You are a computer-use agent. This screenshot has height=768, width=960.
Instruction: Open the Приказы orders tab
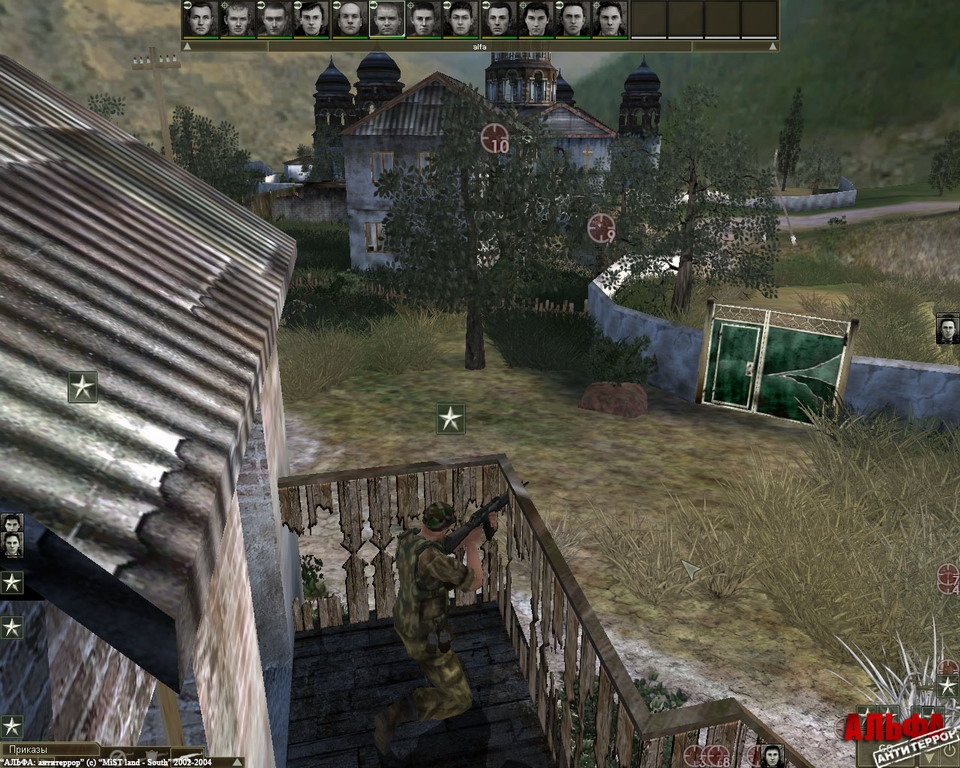pos(50,748)
